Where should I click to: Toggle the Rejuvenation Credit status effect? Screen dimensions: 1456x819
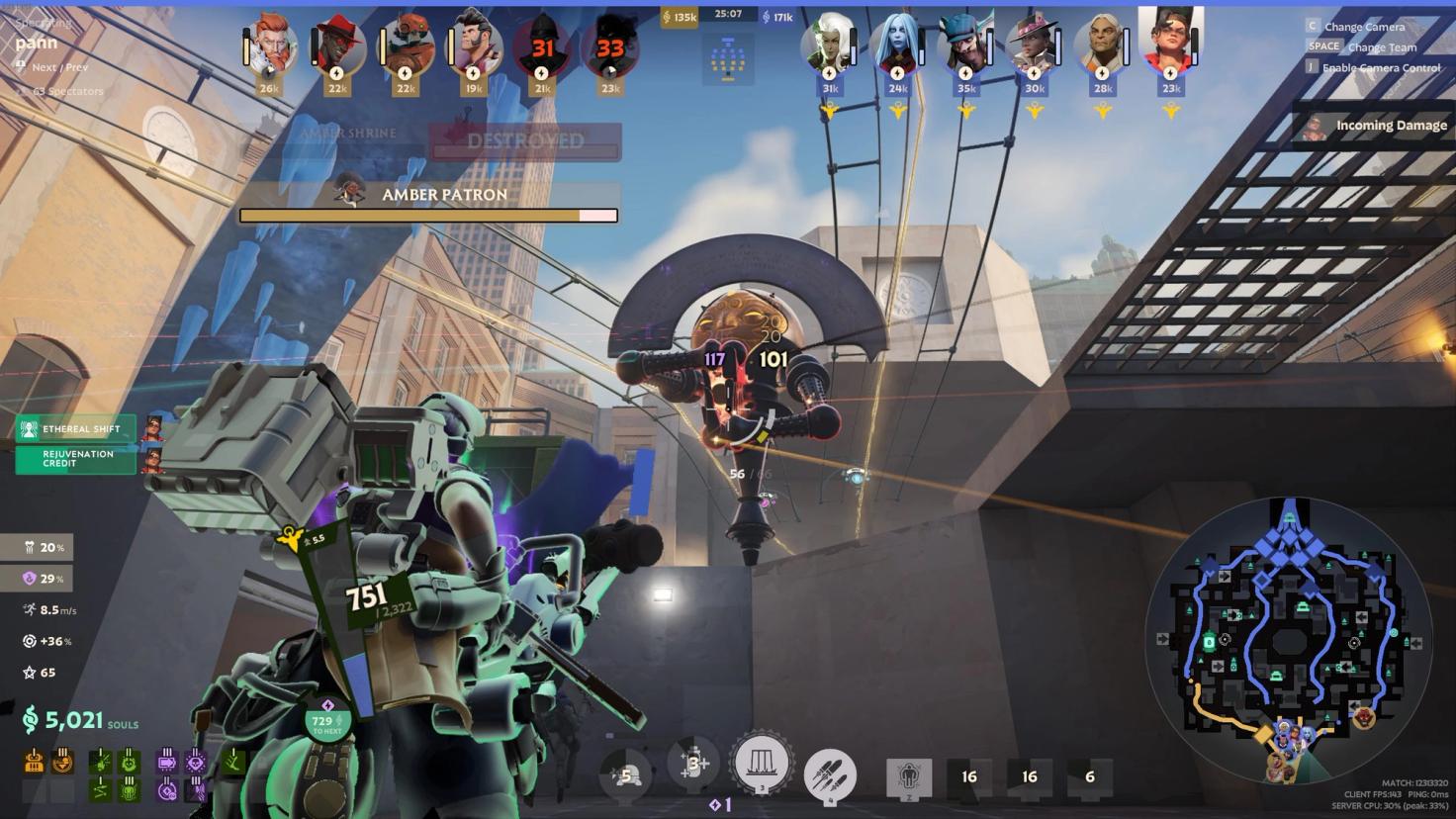tap(75, 458)
